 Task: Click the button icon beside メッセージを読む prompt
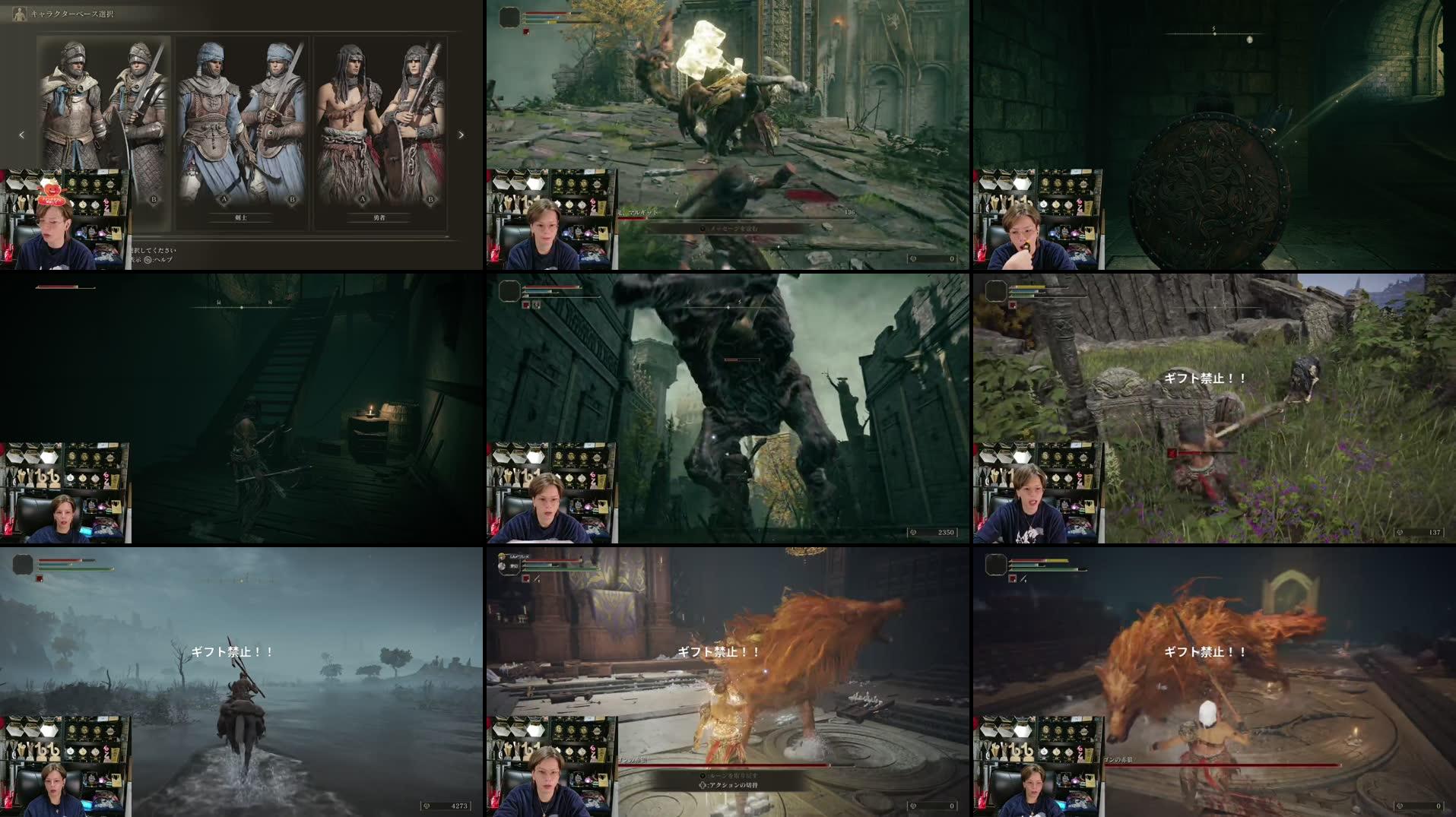(702, 229)
